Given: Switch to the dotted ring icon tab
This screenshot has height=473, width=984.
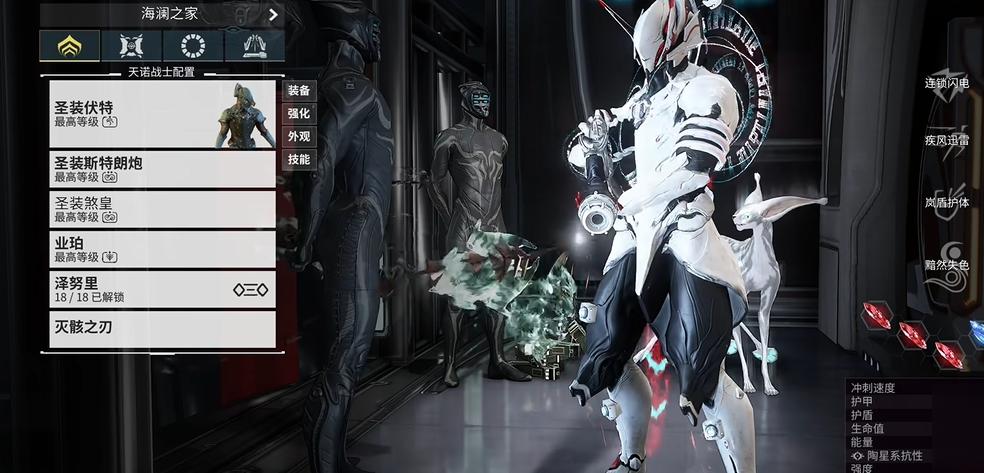Looking at the screenshot, I should point(193,46).
